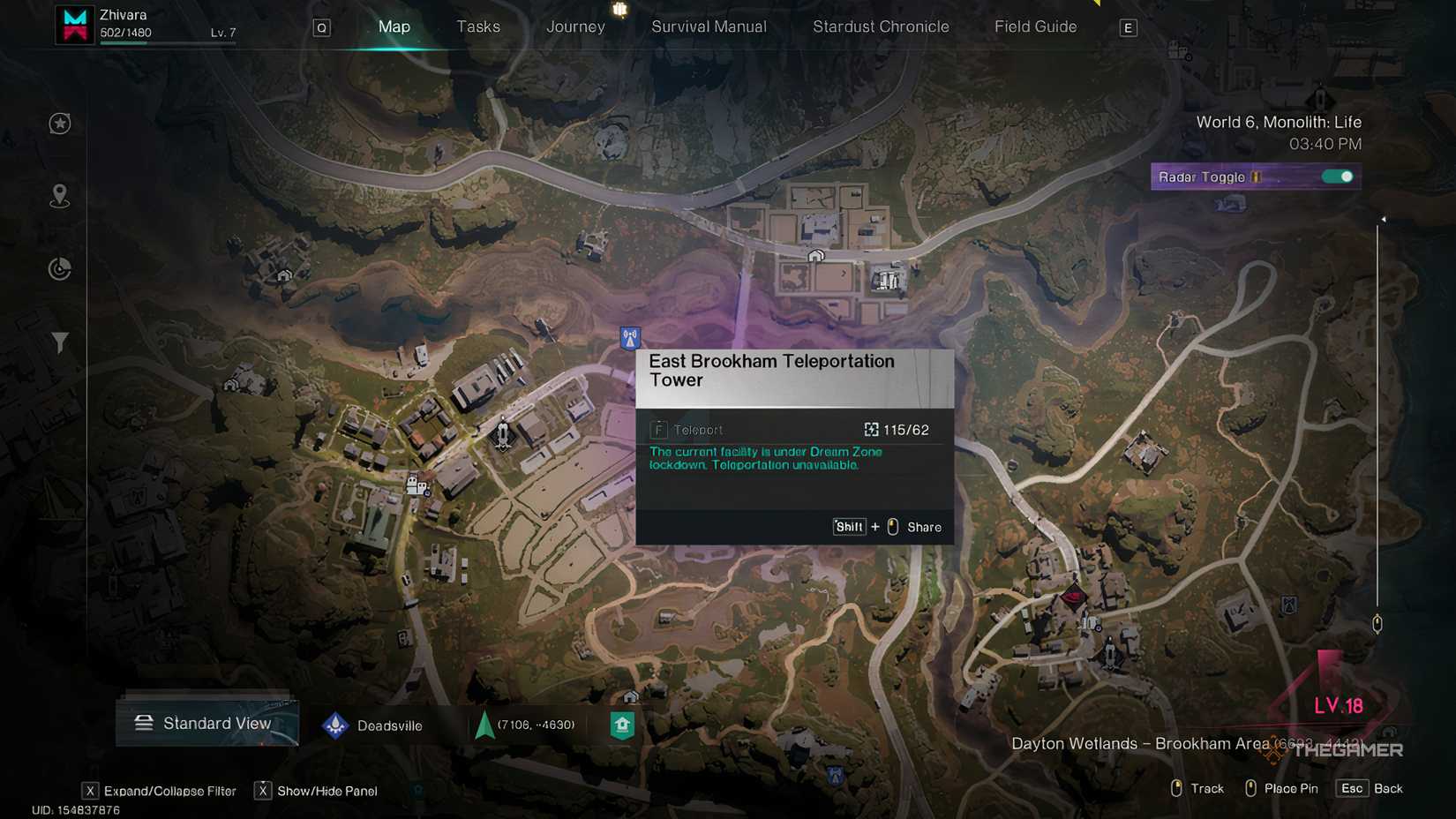Image resolution: width=1456 pixels, height=819 pixels.
Task: Select the East Brookham Teleportation Tower map icon
Action: pos(630,338)
